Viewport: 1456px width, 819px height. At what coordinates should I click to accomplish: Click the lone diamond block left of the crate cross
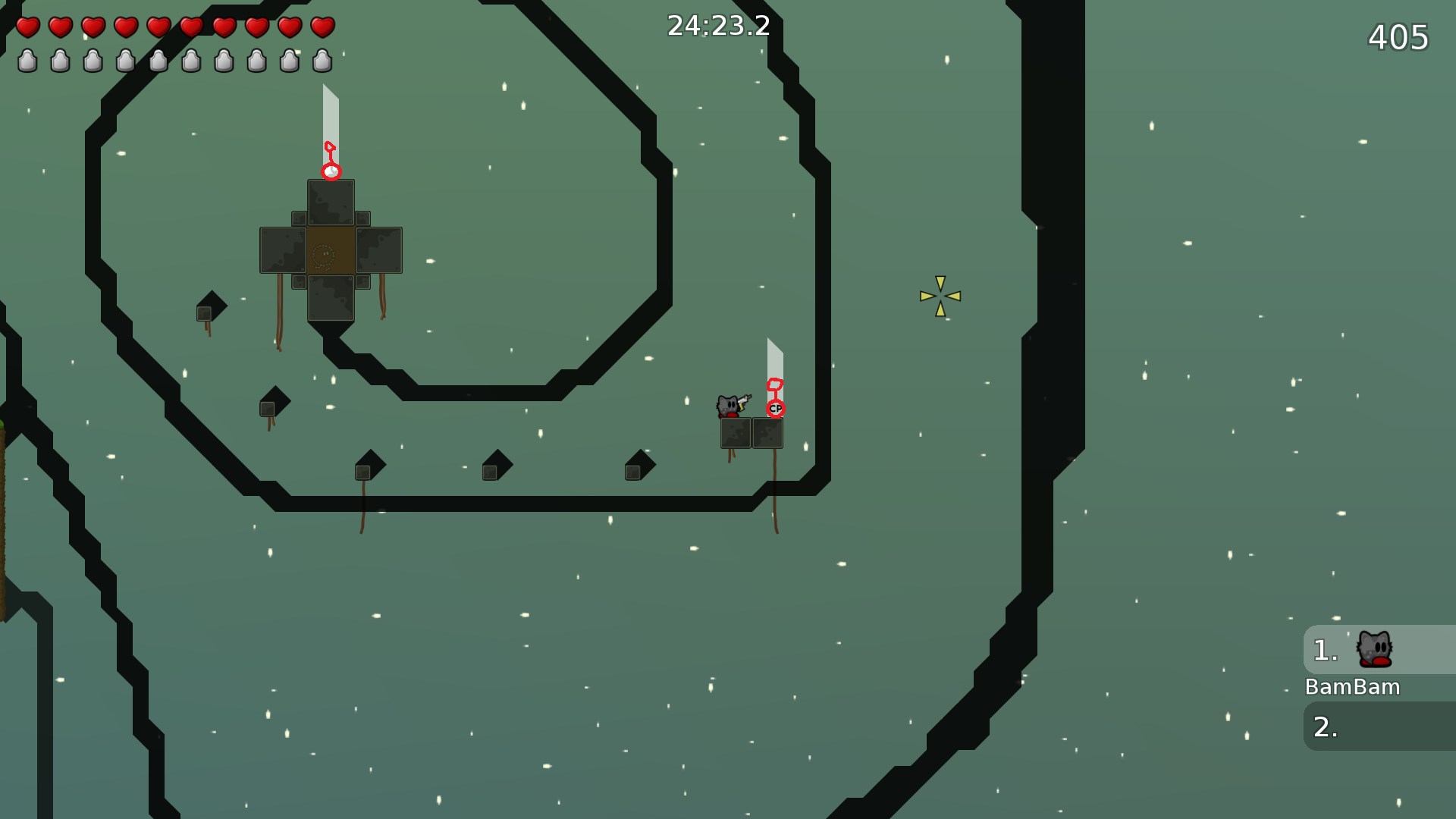point(209,311)
